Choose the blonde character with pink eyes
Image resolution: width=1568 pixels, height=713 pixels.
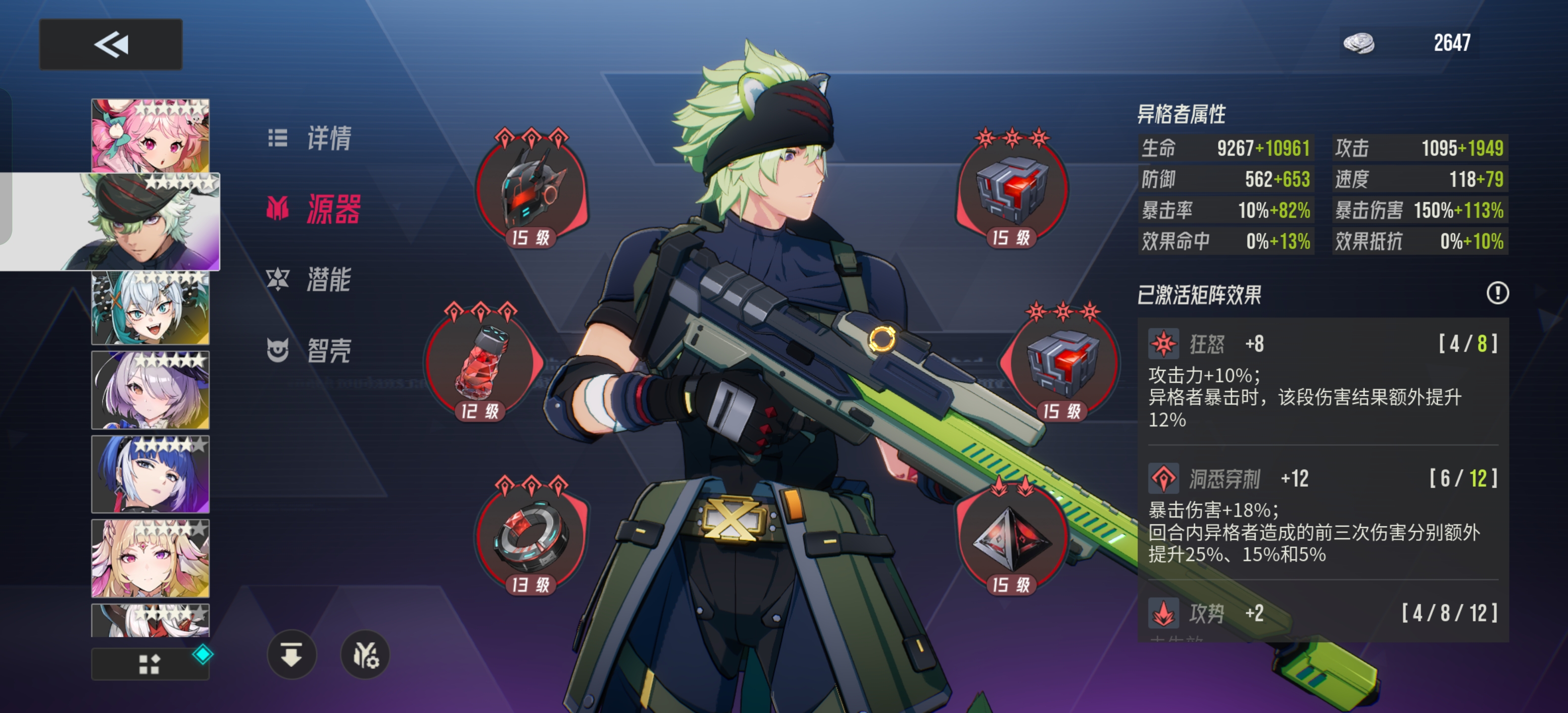(150, 559)
